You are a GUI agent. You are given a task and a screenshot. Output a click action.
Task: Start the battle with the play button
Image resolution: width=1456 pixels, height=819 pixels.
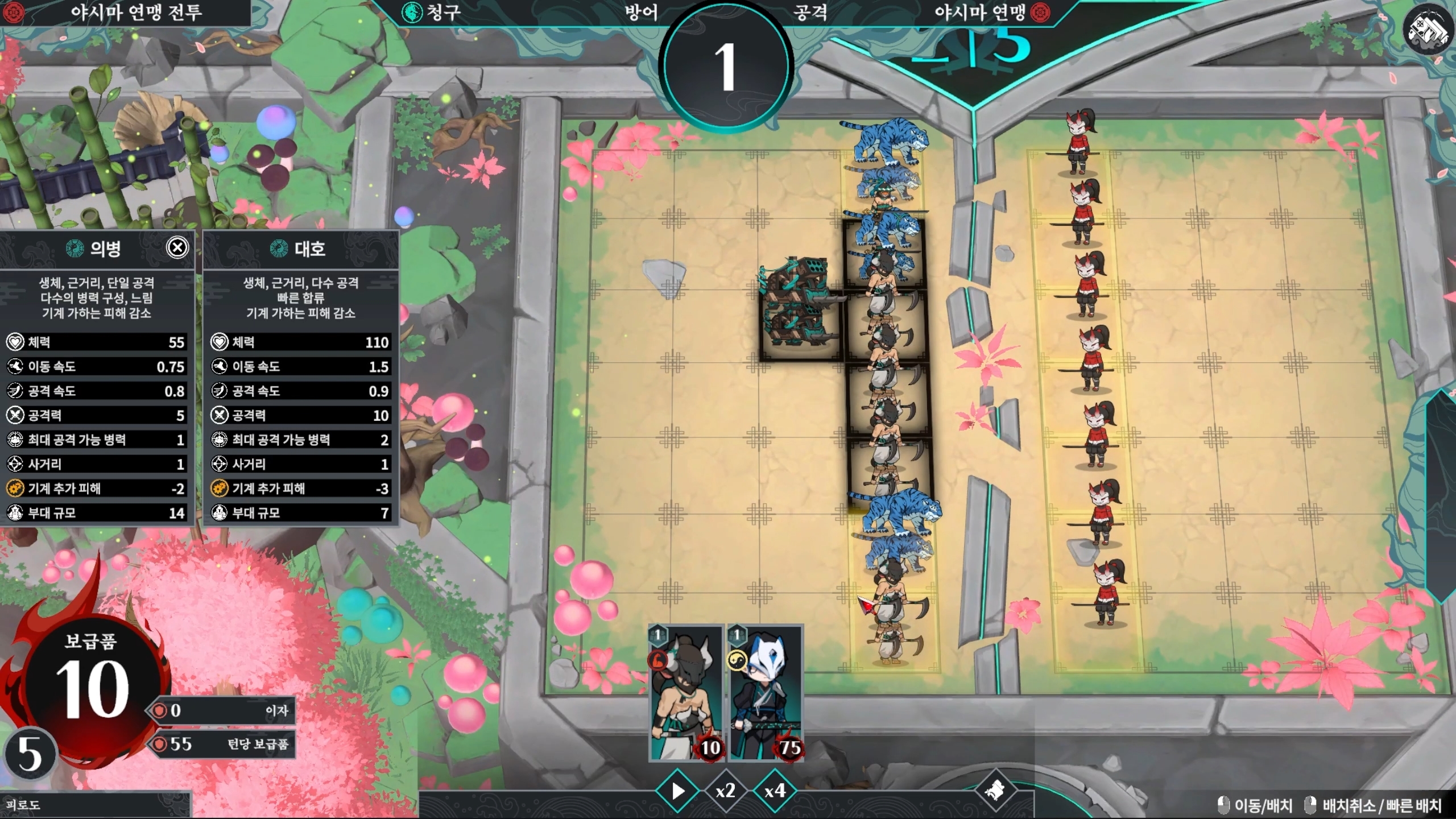677,791
